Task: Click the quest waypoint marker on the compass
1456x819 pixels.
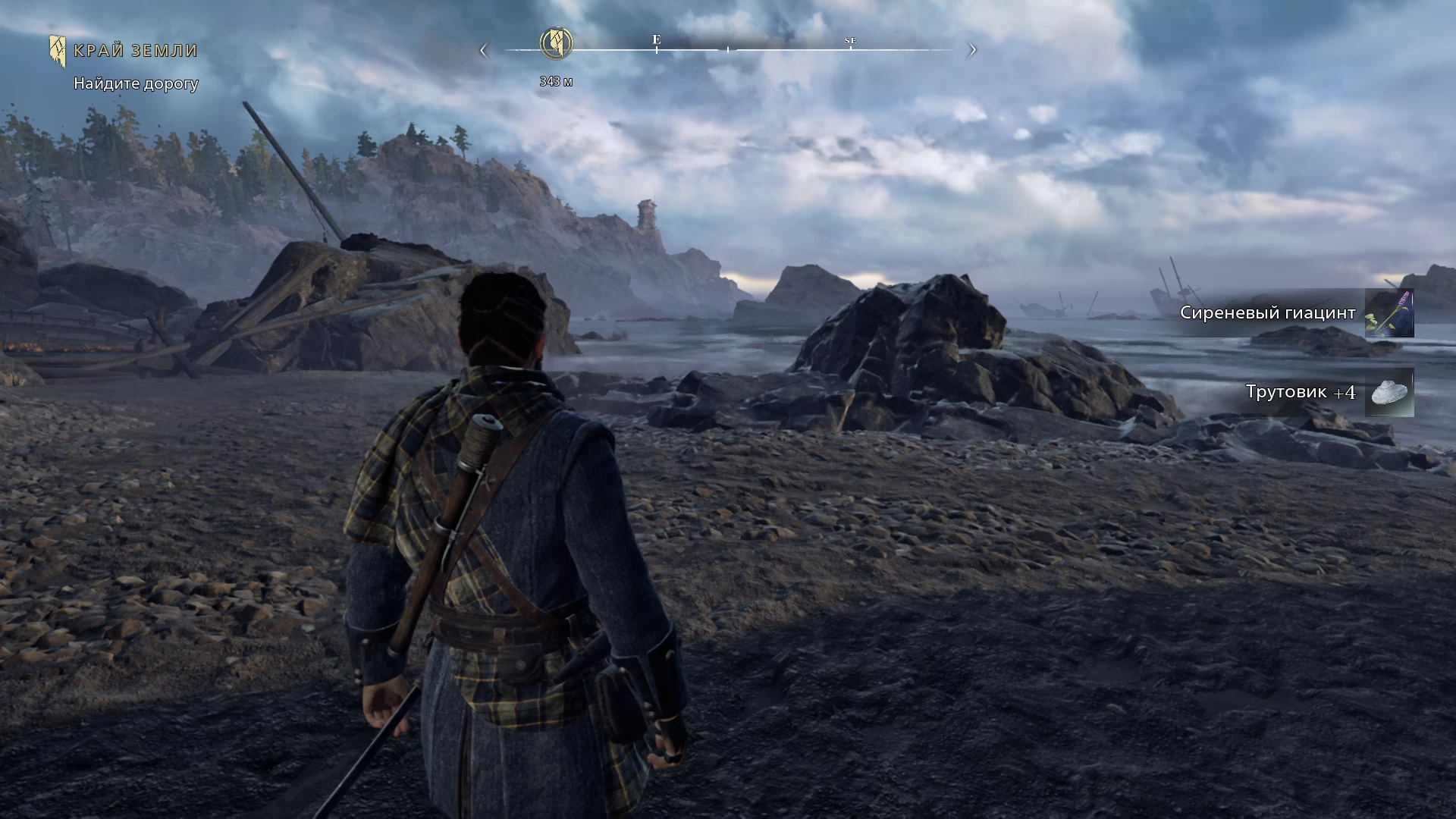Action: pos(556,42)
